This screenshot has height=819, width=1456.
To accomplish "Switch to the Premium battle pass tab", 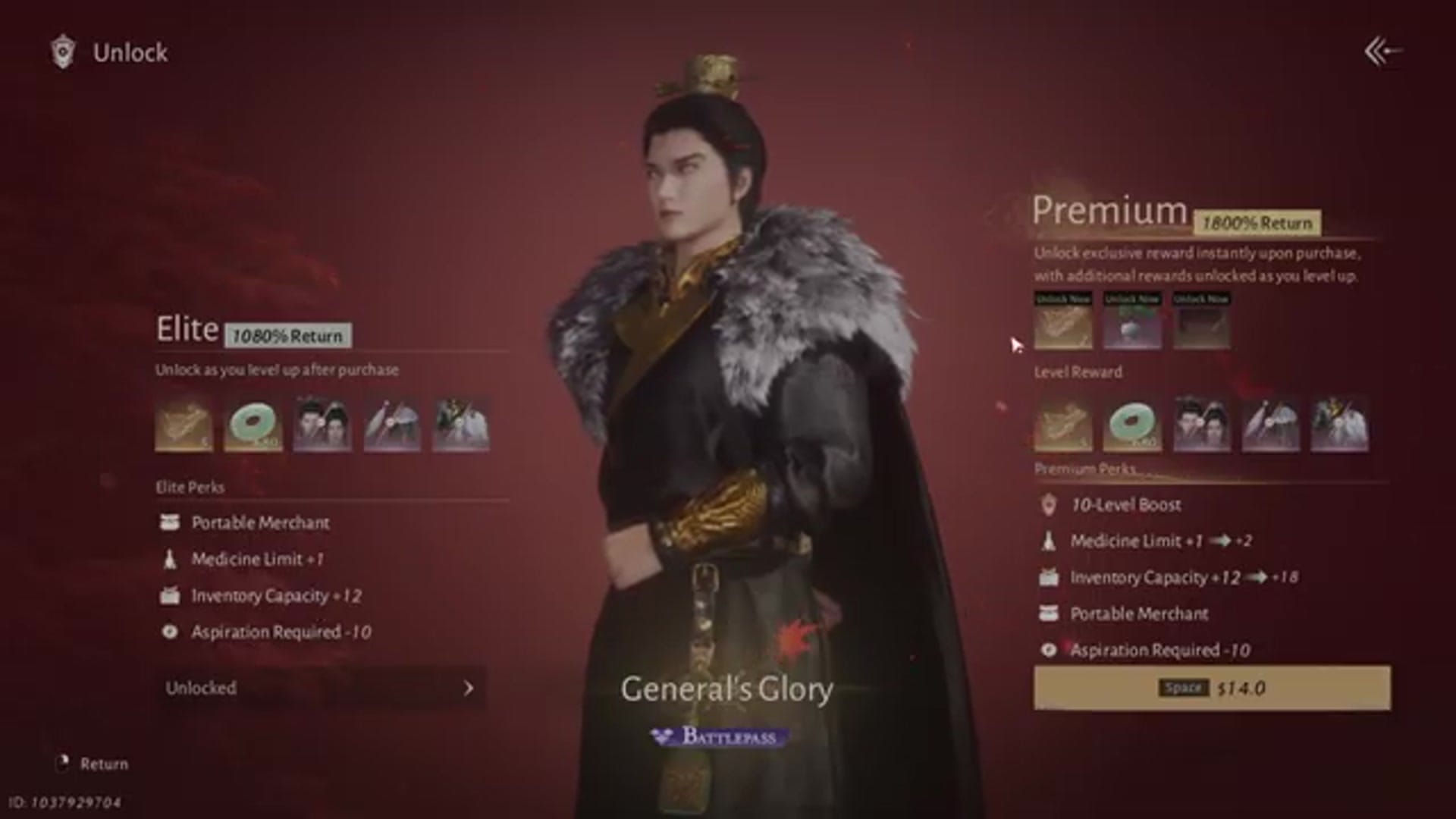I will pyautogui.click(x=1111, y=215).
